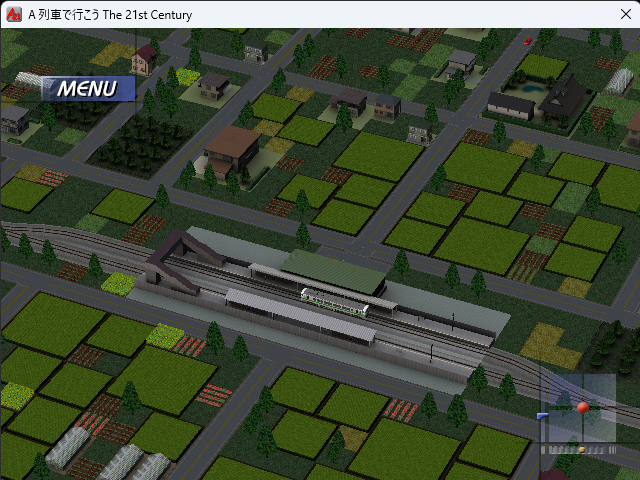Click the orange marker on the horizontal slider

point(581,450)
